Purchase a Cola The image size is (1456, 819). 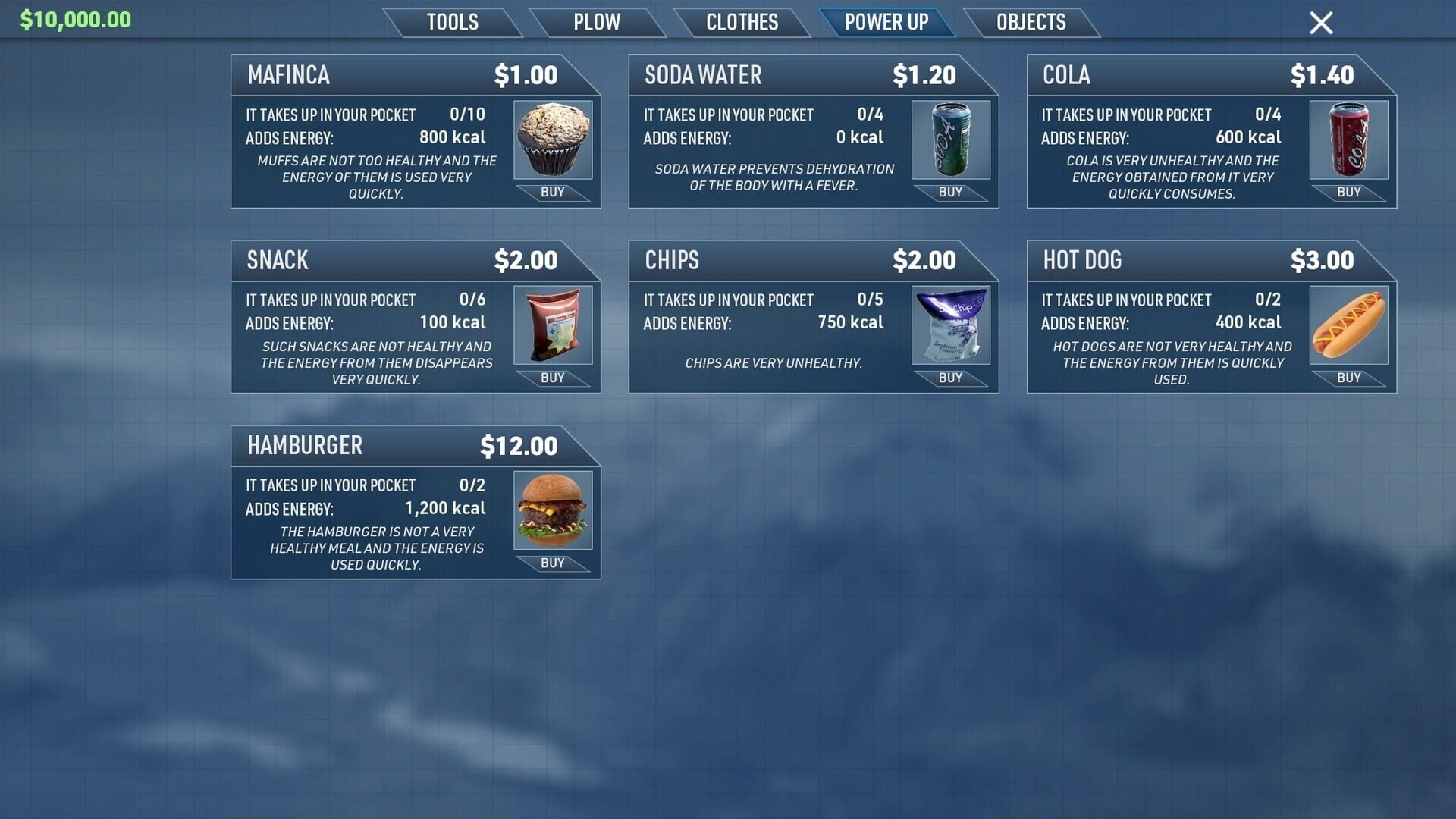point(1348,193)
